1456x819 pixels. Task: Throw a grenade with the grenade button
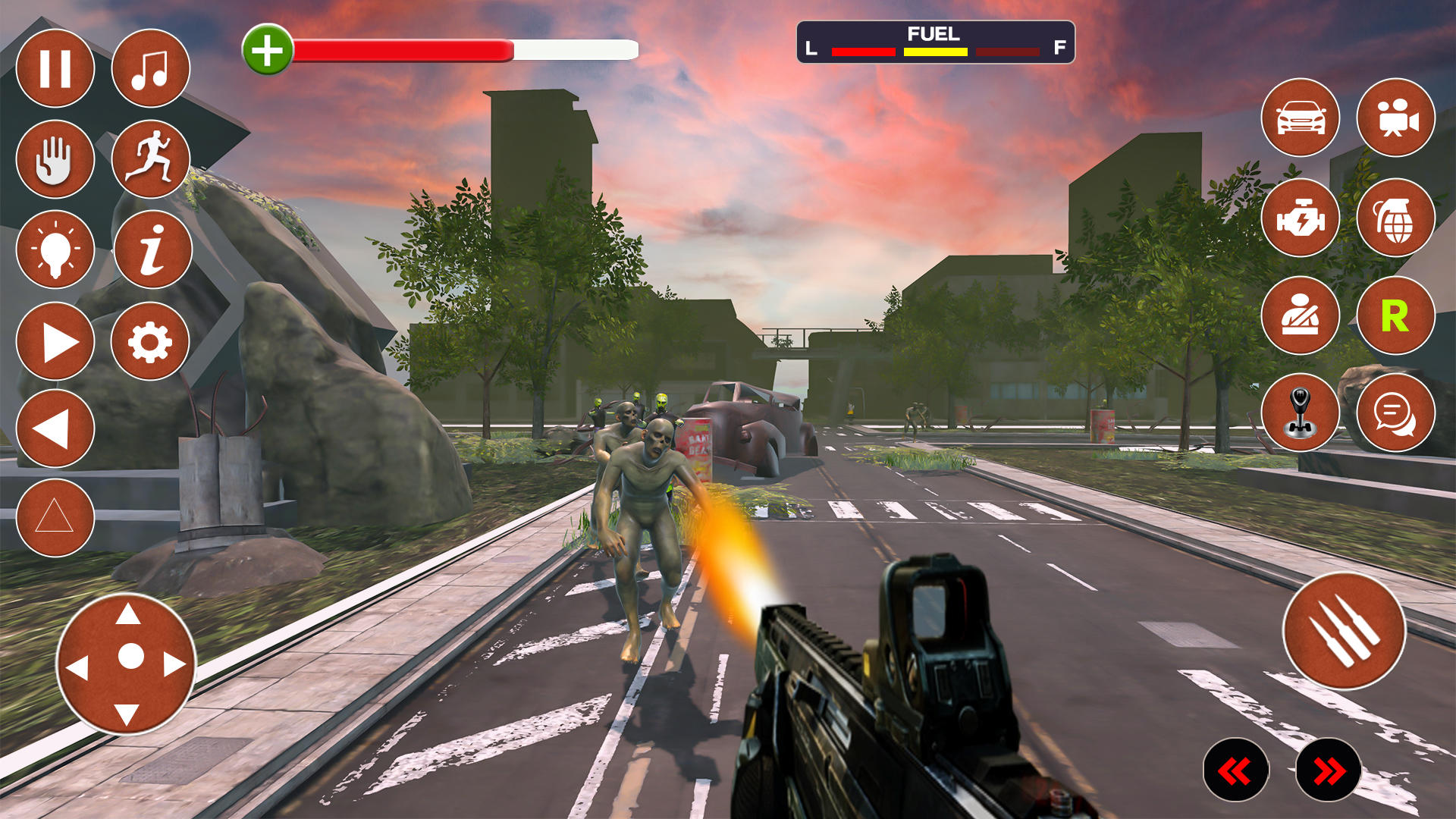pos(1395,218)
